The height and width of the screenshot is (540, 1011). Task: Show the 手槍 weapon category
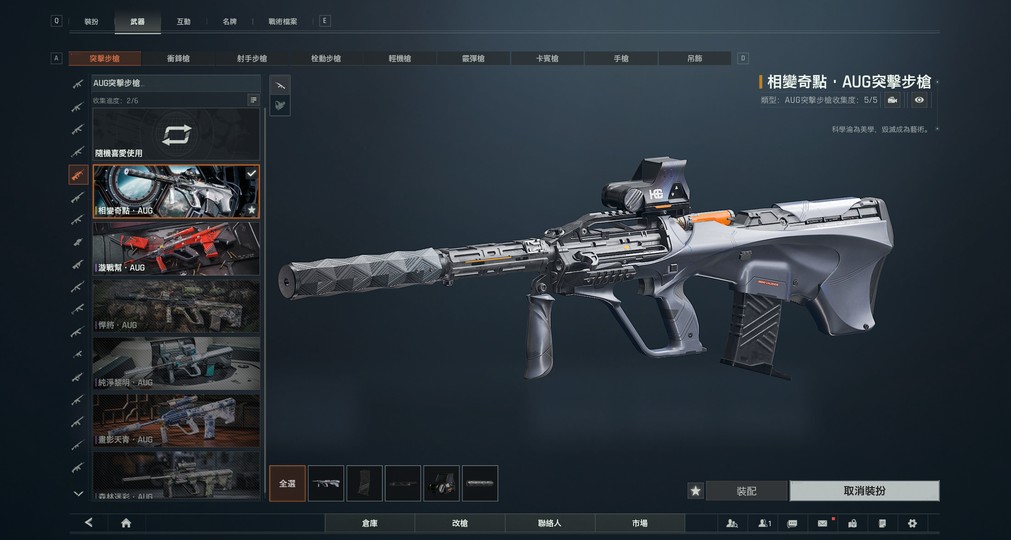click(621, 59)
